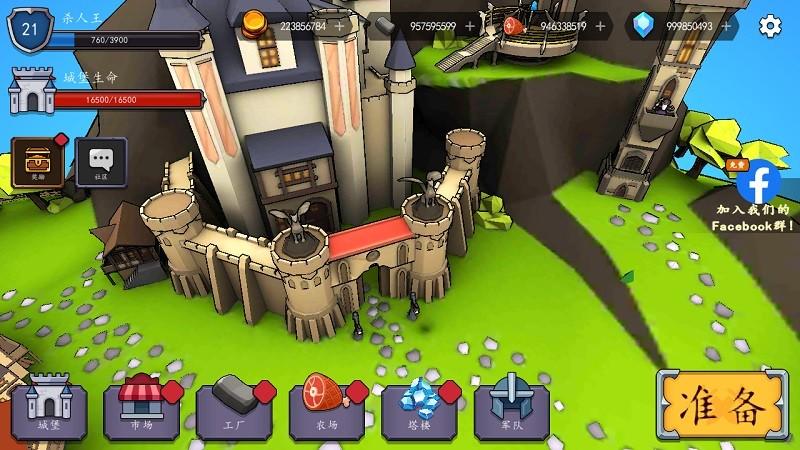800x450 pixels.
Task: Open the 市场 market menu
Action: pos(141,406)
